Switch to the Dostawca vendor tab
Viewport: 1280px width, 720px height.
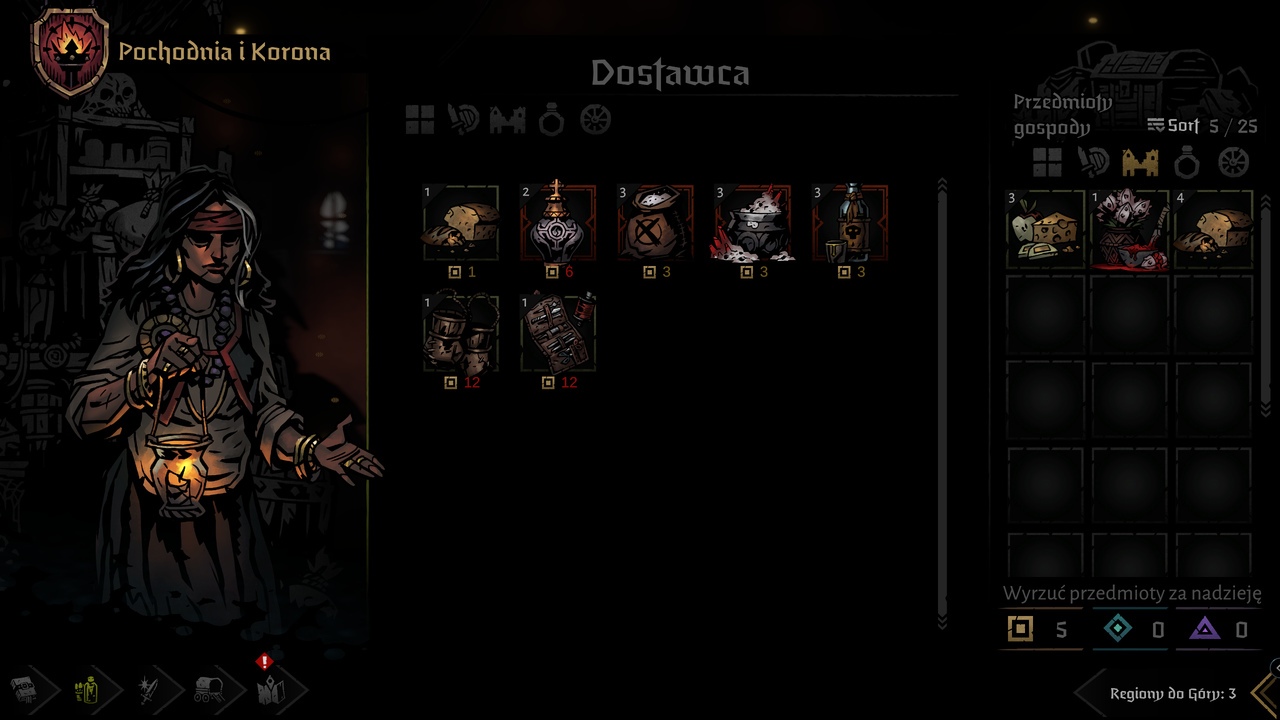[672, 72]
